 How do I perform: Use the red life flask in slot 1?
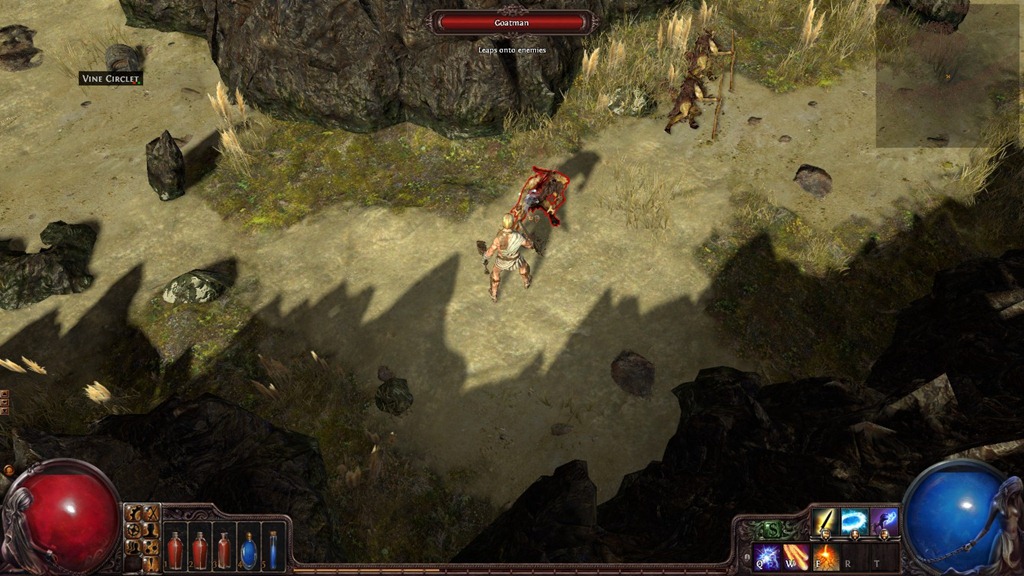175,549
